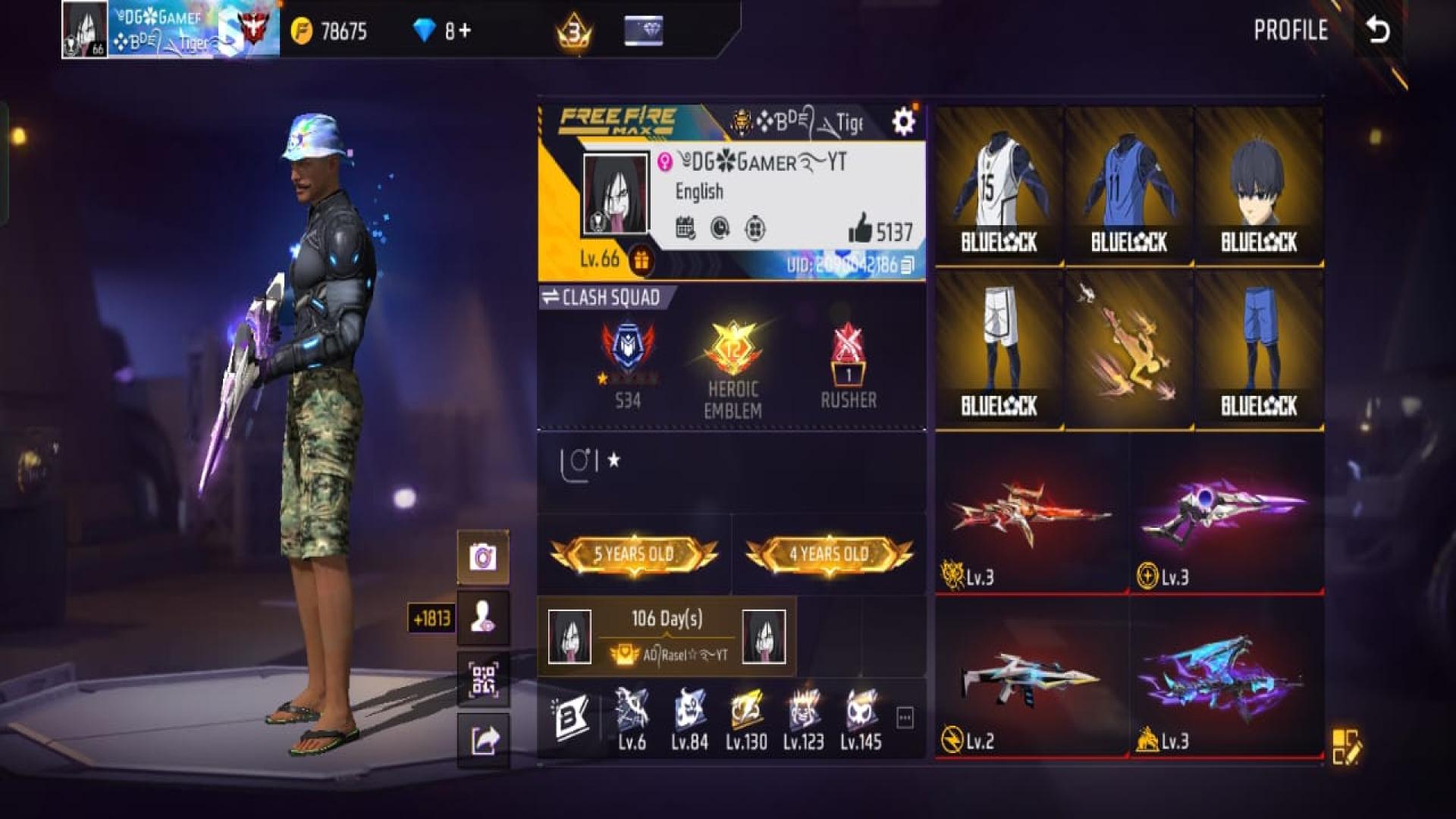Click the thumbs-up likes icon
1456x819 pixels.
(x=860, y=228)
